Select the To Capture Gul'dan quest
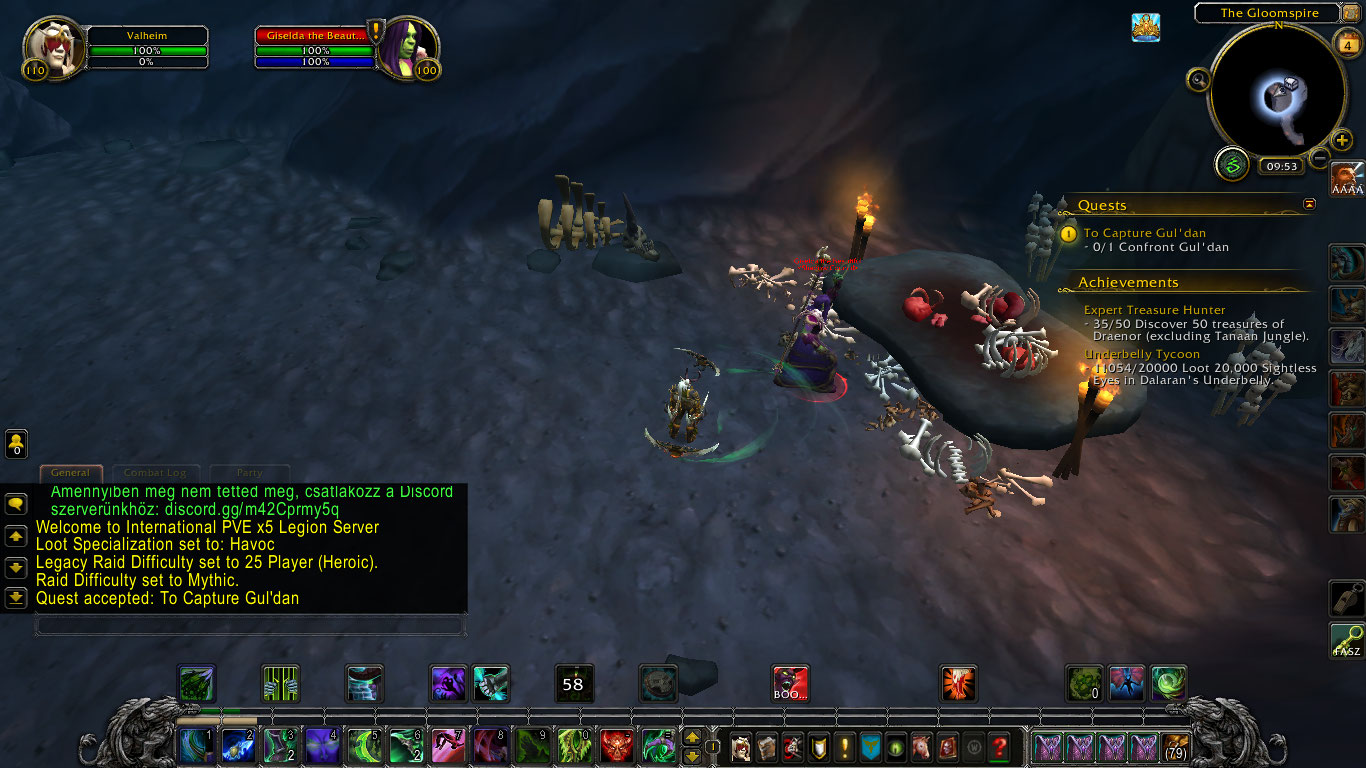 [x=1144, y=233]
